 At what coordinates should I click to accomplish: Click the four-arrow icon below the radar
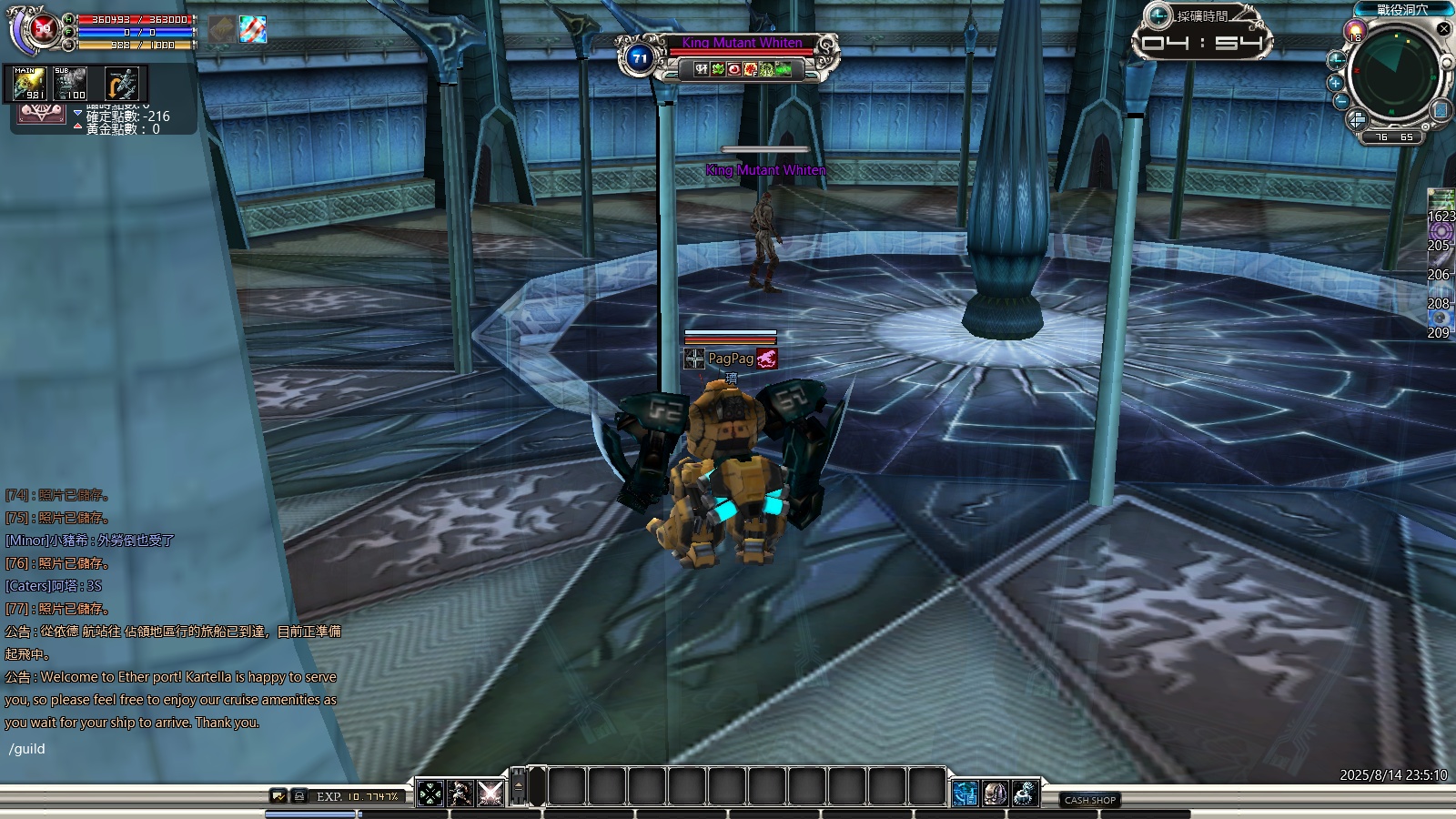(1357, 119)
